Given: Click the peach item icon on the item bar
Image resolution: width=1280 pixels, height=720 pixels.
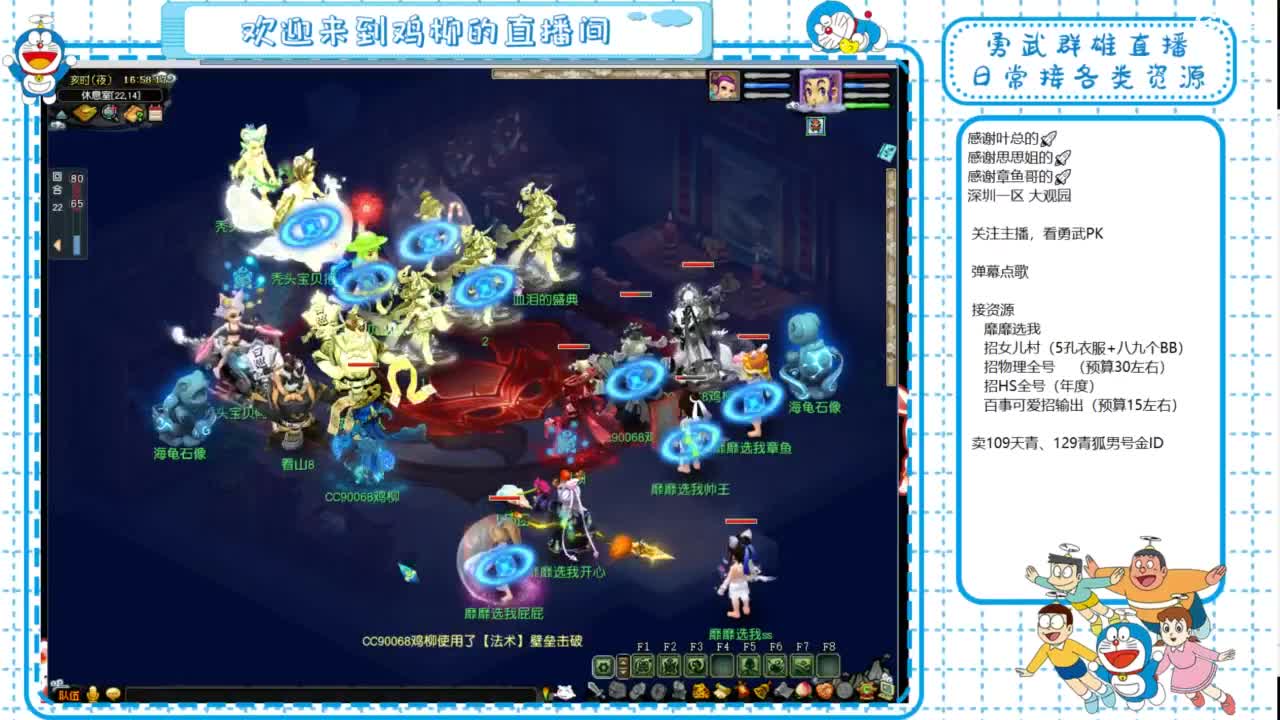Looking at the screenshot, I should pyautogui.click(x=802, y=691).
